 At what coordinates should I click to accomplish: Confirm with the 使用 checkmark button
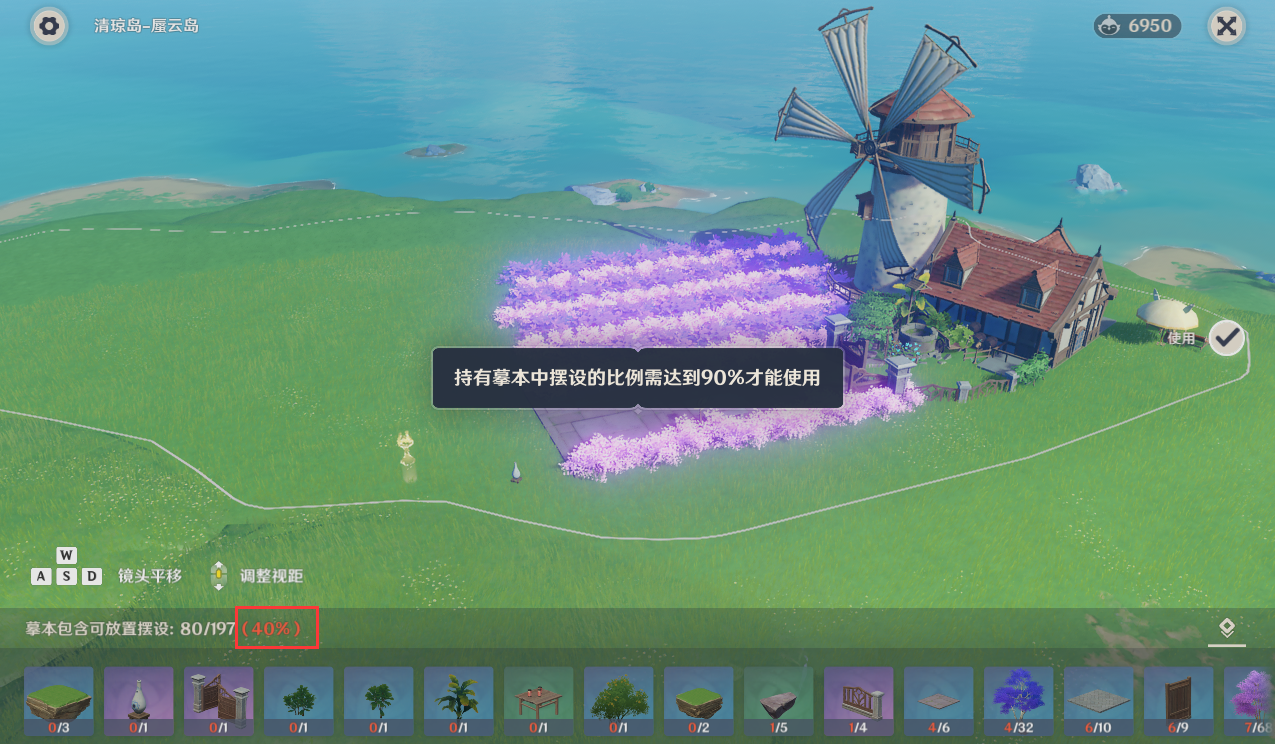pos(1226,338)
